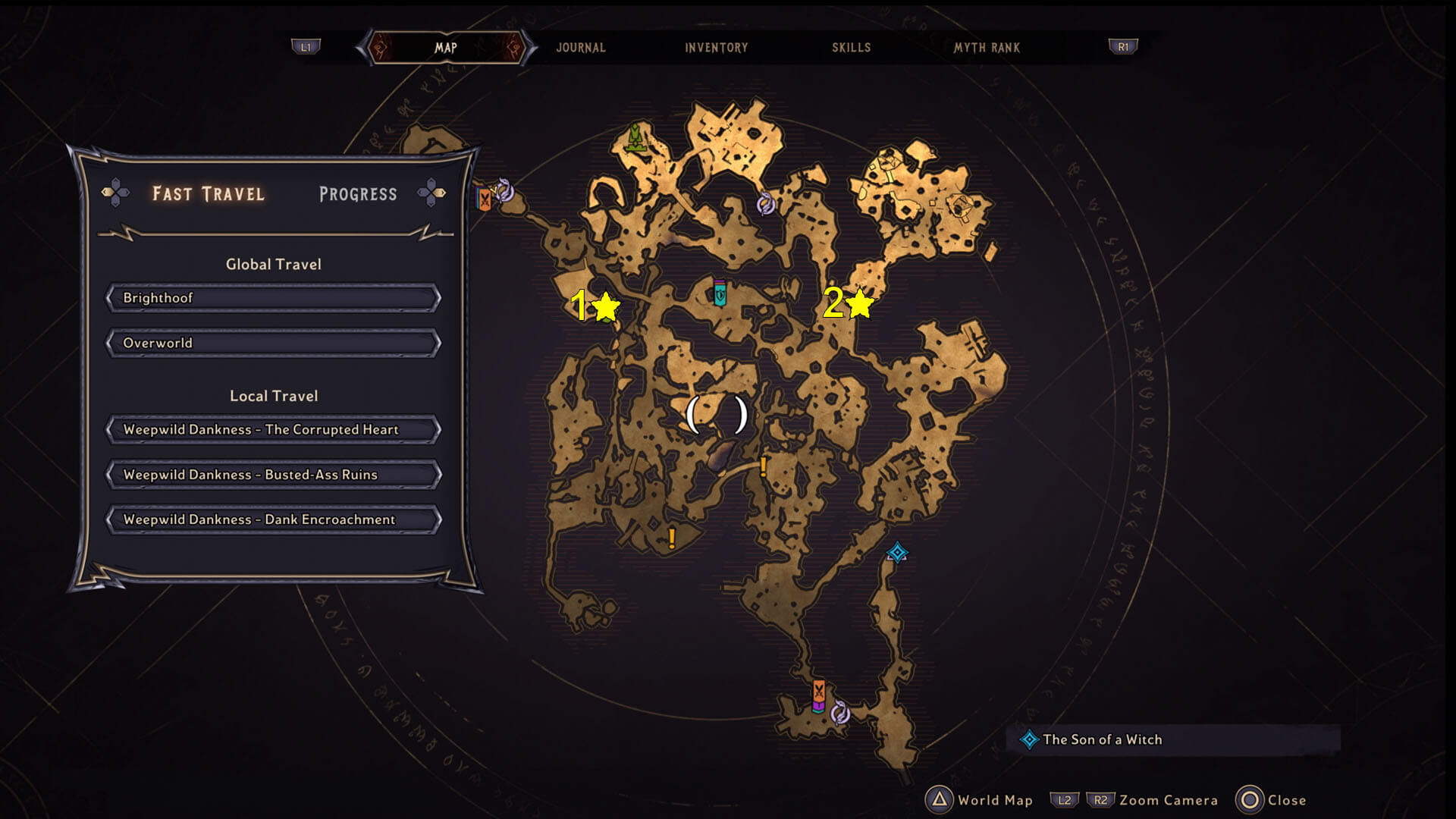Choose Overworld global travel
This screenshot has height=819, width=1456.
pos(273,343)
